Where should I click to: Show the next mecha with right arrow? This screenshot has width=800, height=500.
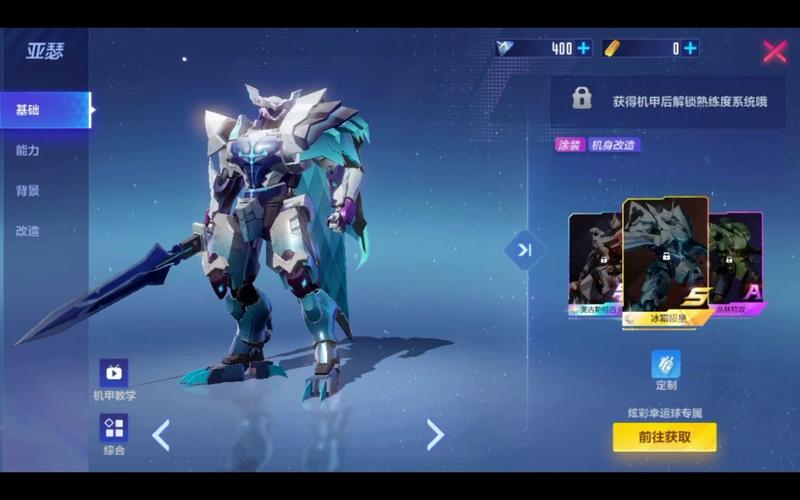[x=435, y=434]
